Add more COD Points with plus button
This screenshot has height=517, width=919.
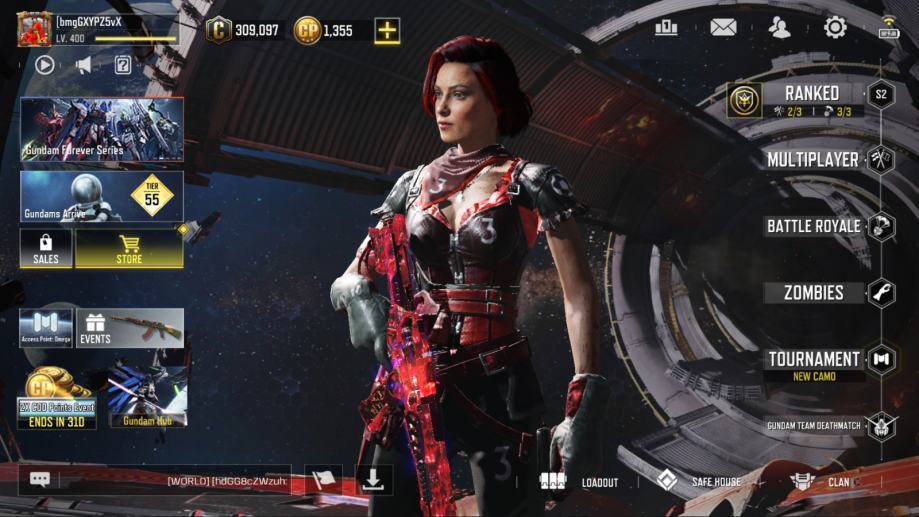tap(387, 31)
